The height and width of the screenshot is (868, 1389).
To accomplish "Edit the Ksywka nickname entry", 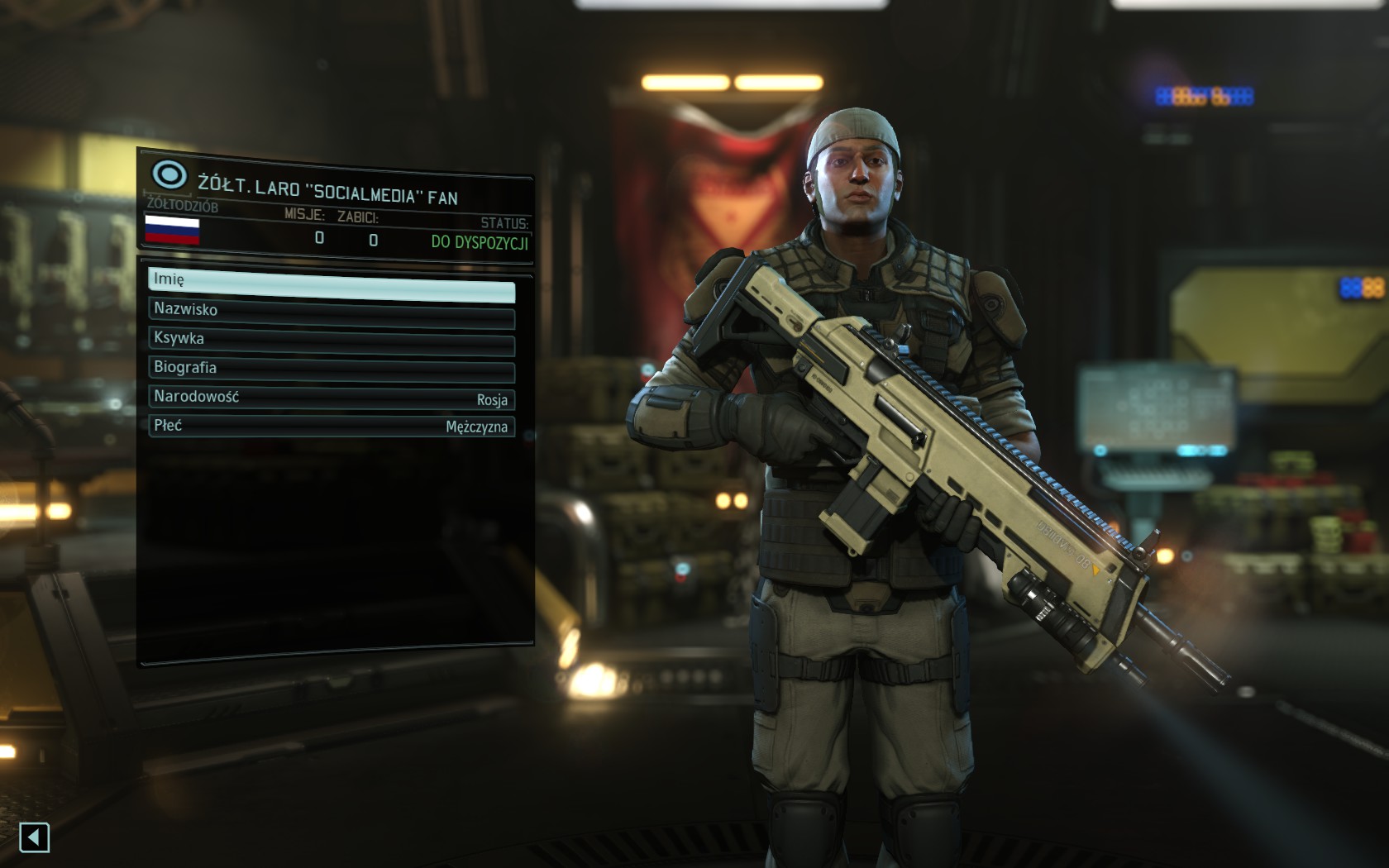I will pyautogui.click(x=331, y=340).
